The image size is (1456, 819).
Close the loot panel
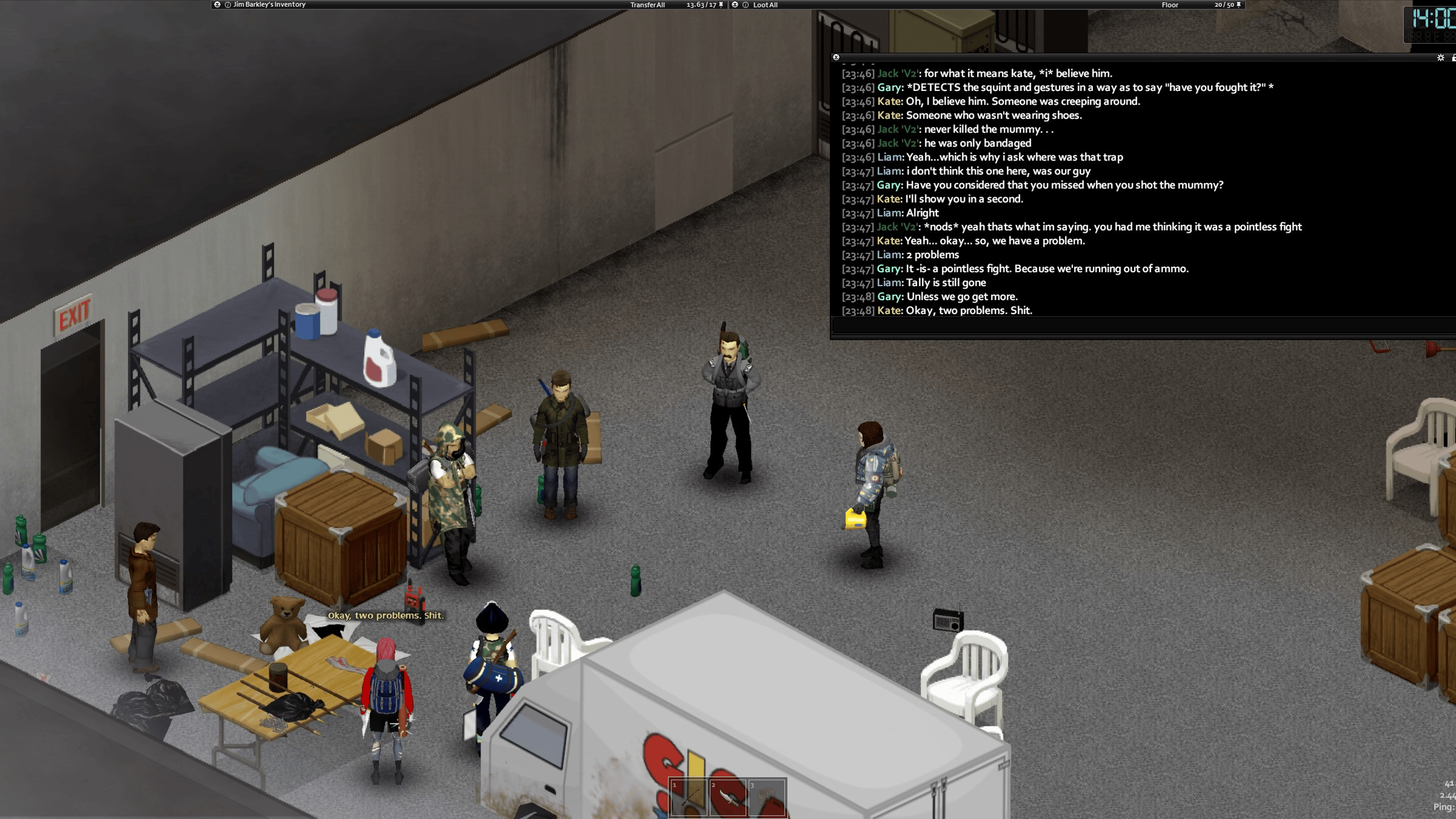(x=735, y=5)
